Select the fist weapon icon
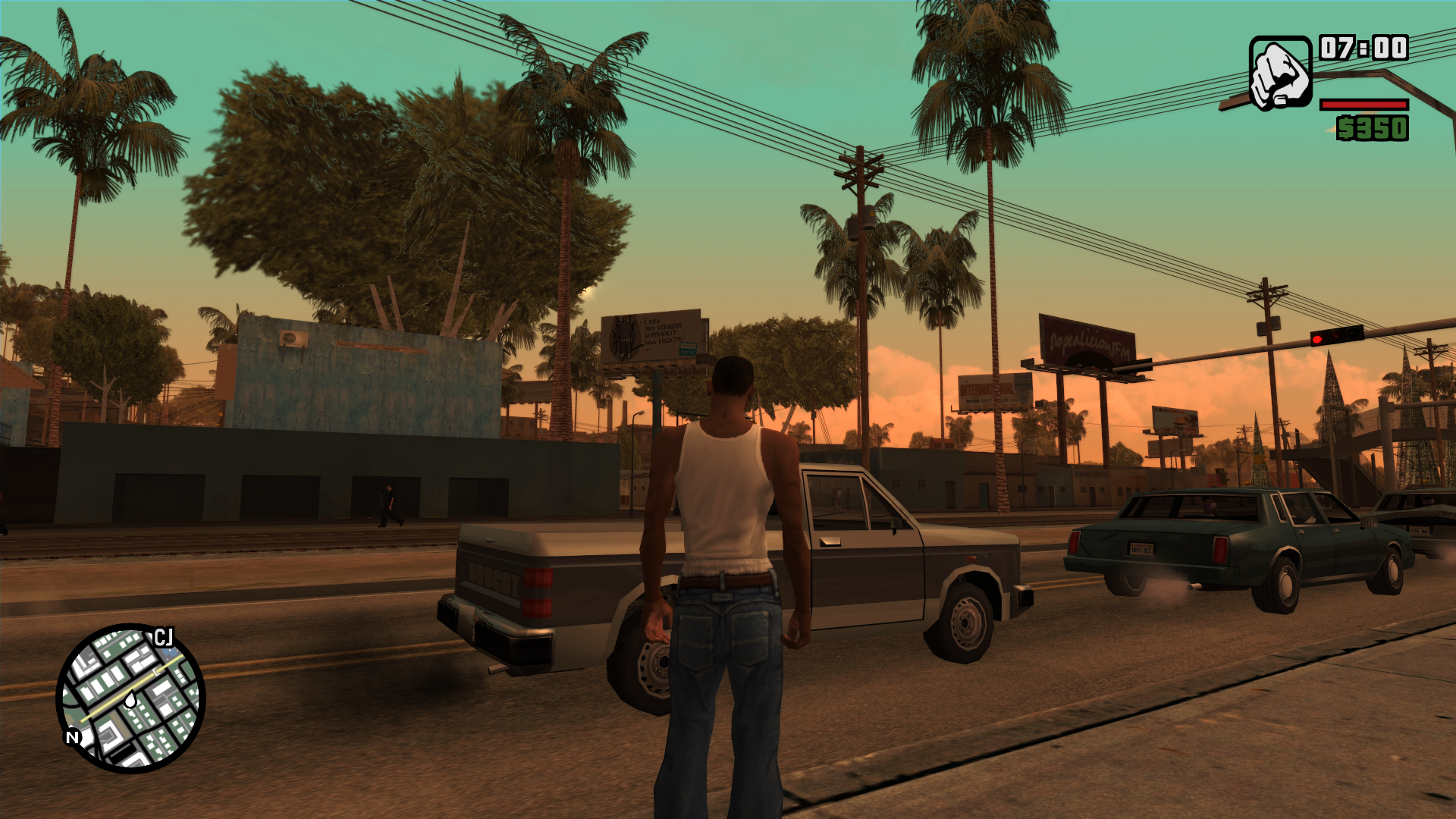The image size is (1456, 819). point(1280,74)
